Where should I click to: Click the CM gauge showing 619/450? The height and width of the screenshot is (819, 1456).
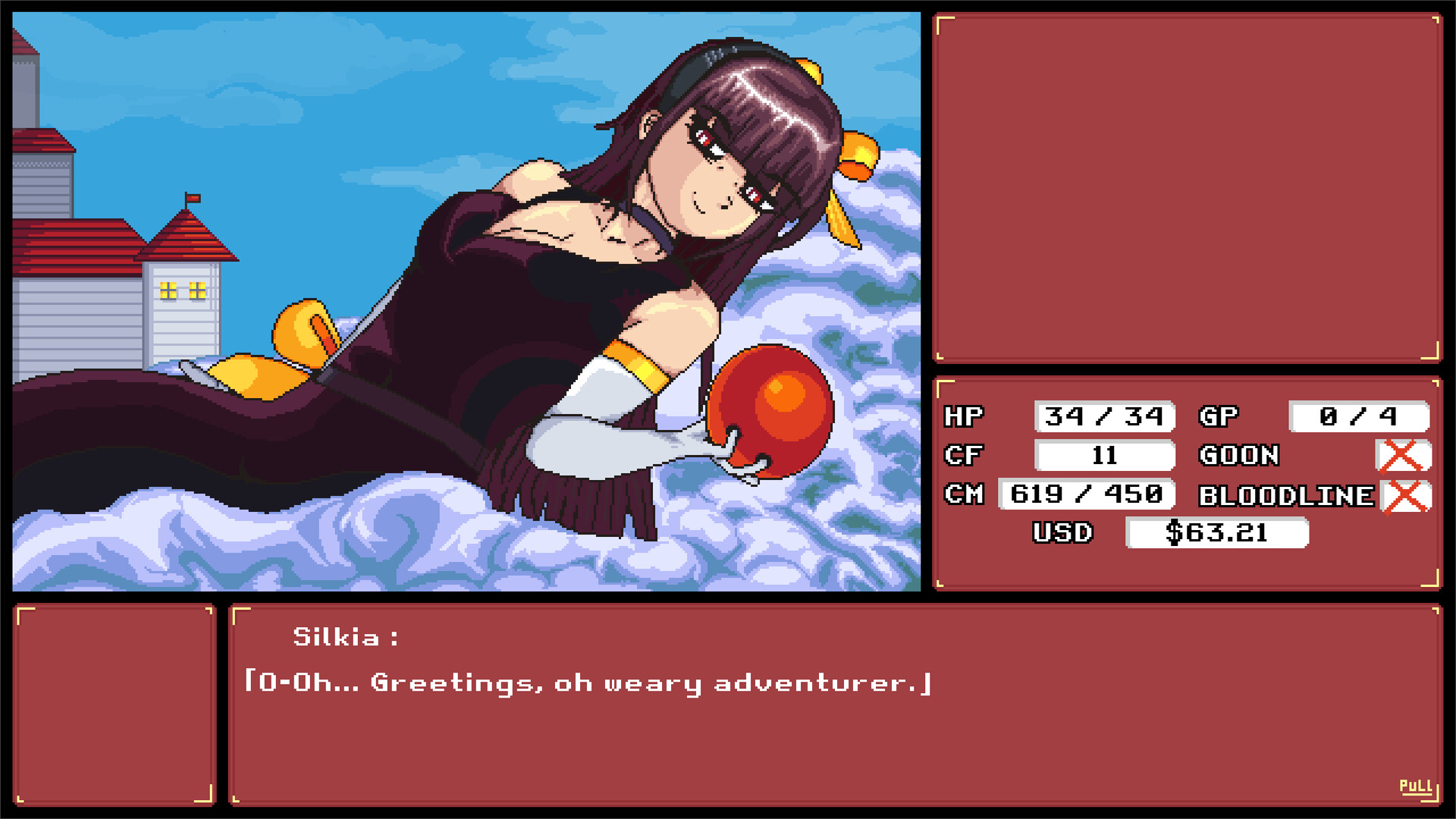pos(1086,496)
